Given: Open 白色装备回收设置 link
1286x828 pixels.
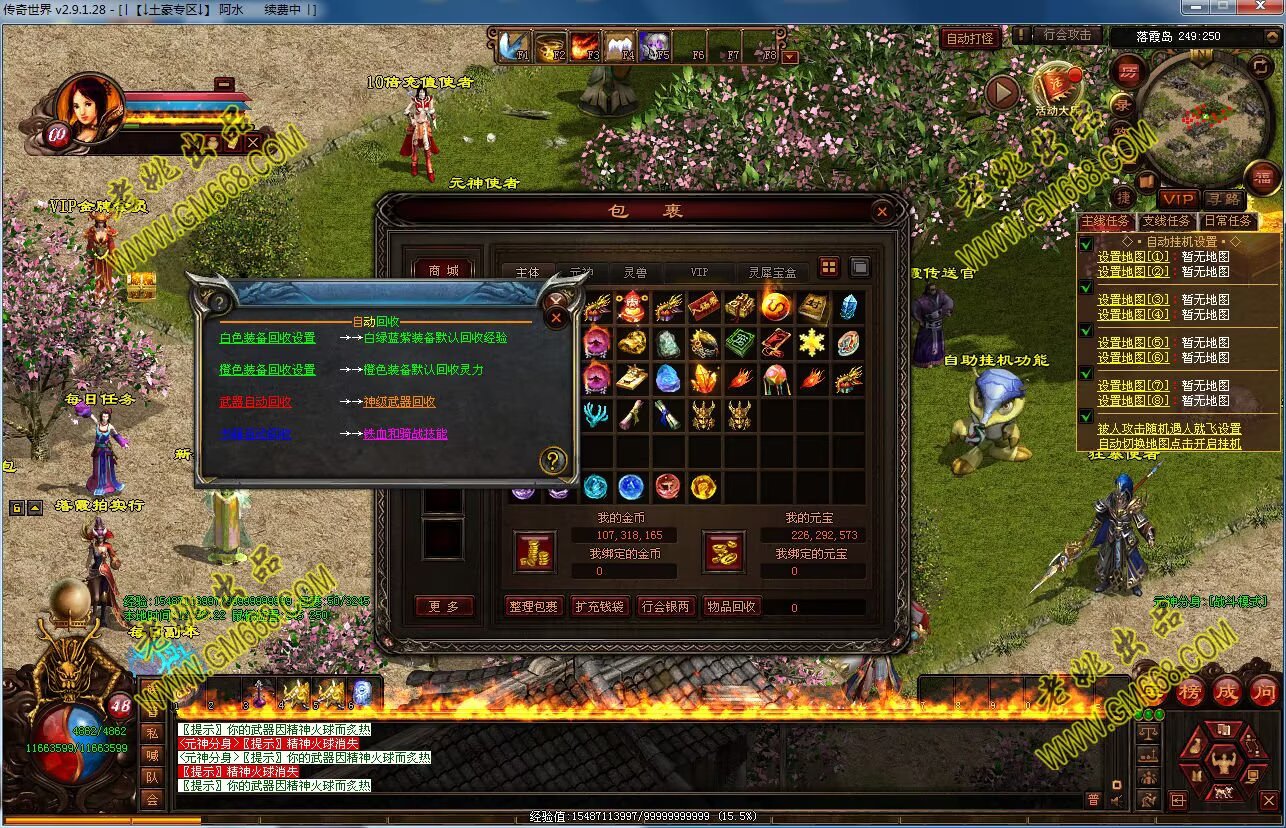Looking at the screenshot, I should click(x=267, y=338).
